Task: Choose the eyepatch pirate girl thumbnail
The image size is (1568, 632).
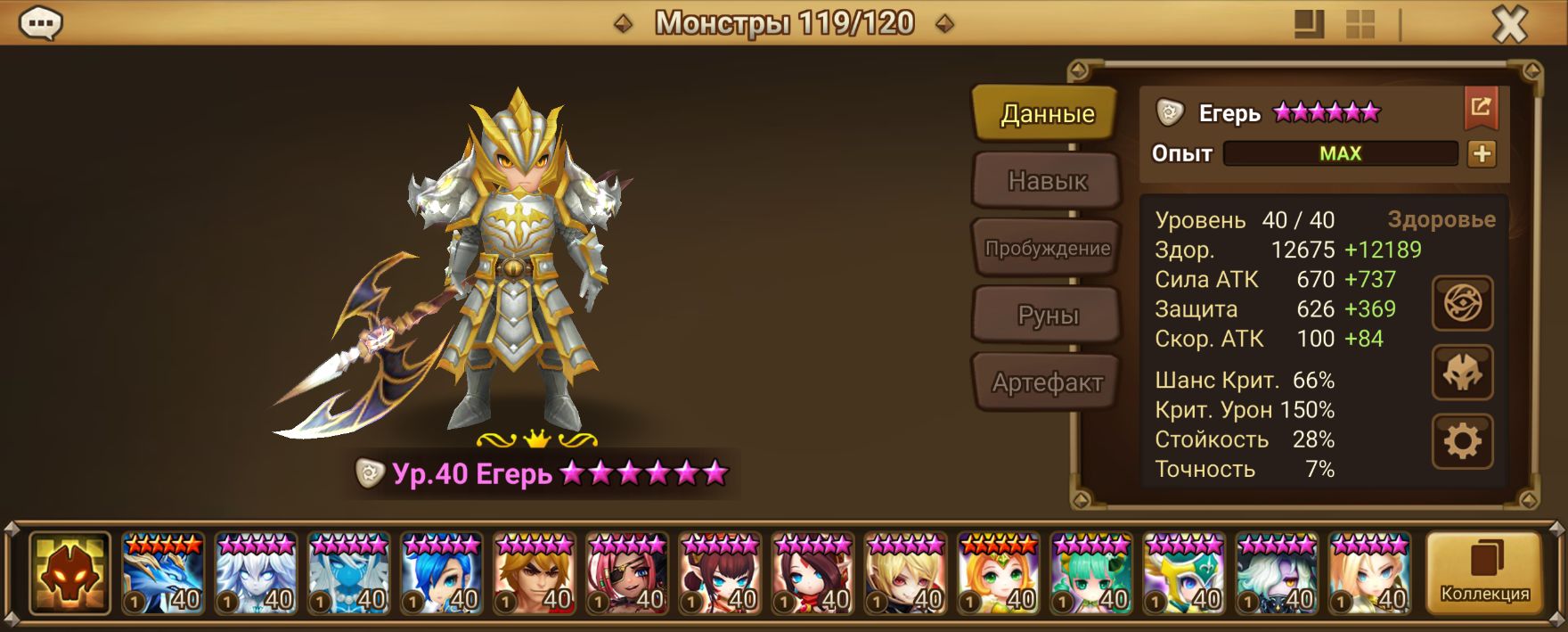Action: click(x=627, y=574)
